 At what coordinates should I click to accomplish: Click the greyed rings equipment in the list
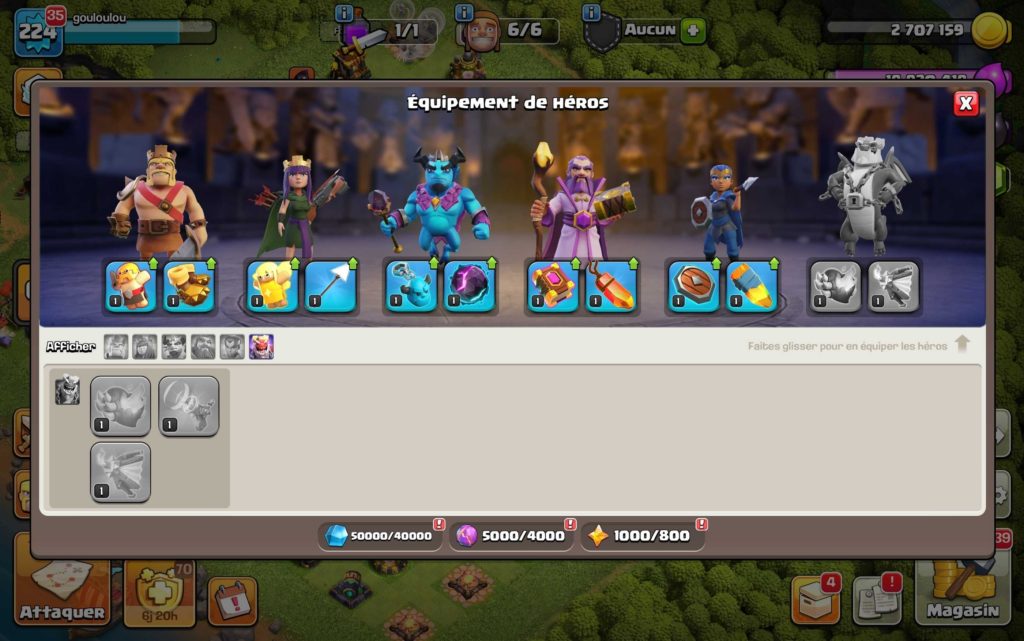(188, 406)
